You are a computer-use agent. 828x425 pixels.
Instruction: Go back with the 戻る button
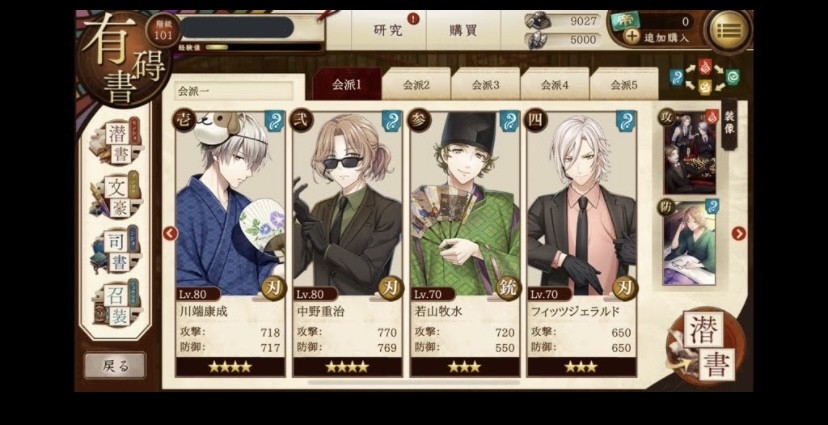115,366
